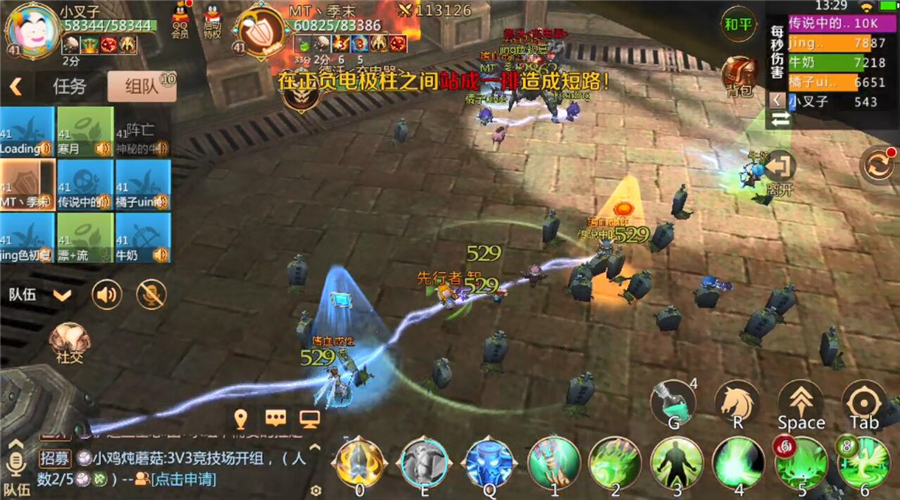Select party member 橘子 tile
900x500 pixels.
coord(143,185)
